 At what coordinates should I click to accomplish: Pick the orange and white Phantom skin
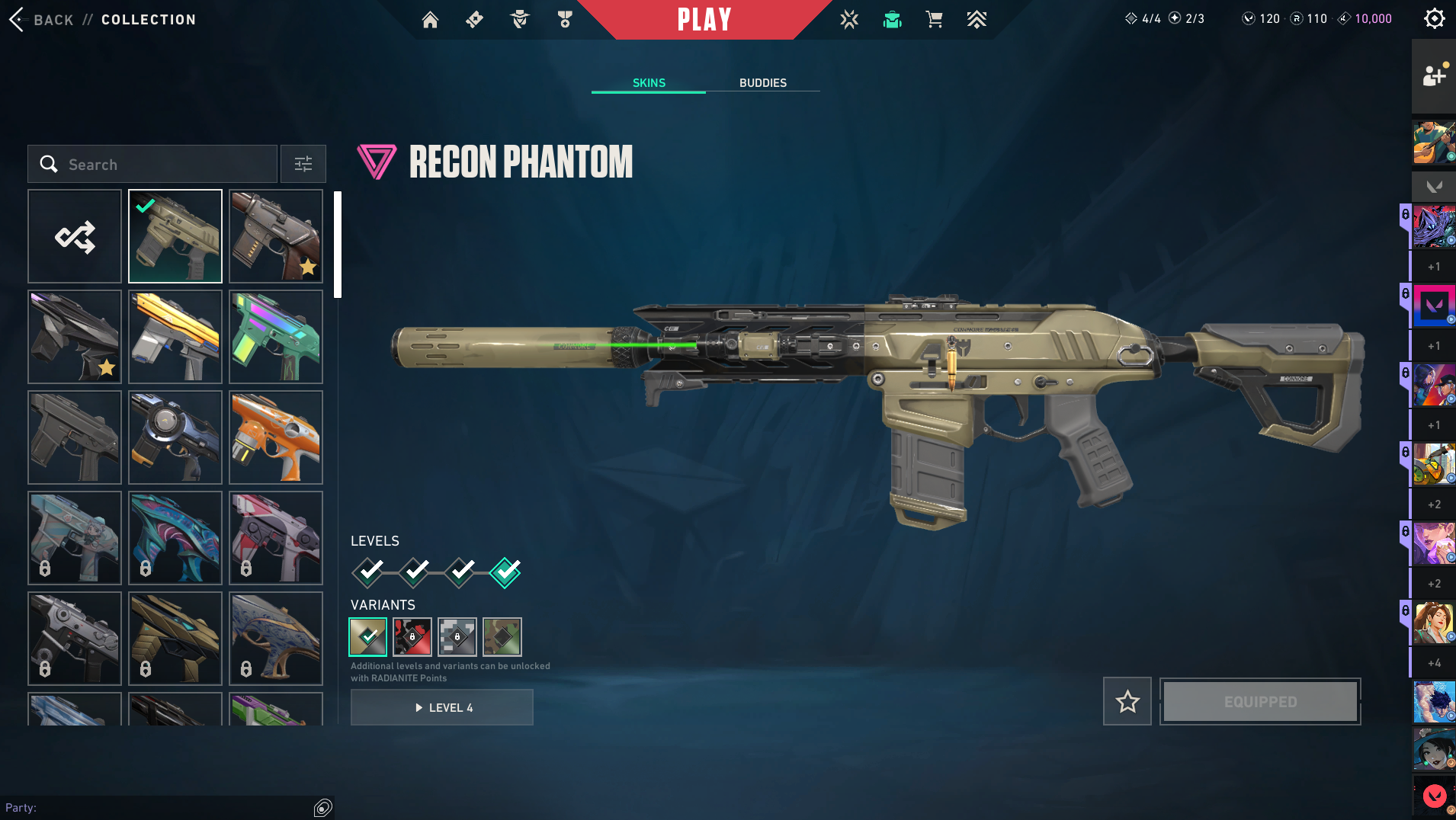(276, 437)
